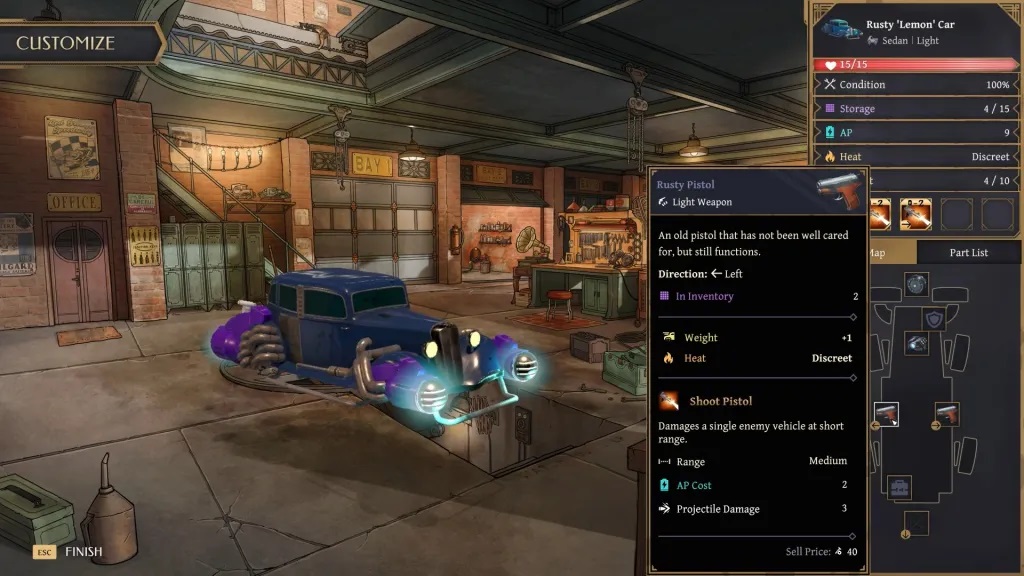Choose the right-facing Rusty Pistol mount slot
The width and height of the screenshot is (1024, 576).
947,413
